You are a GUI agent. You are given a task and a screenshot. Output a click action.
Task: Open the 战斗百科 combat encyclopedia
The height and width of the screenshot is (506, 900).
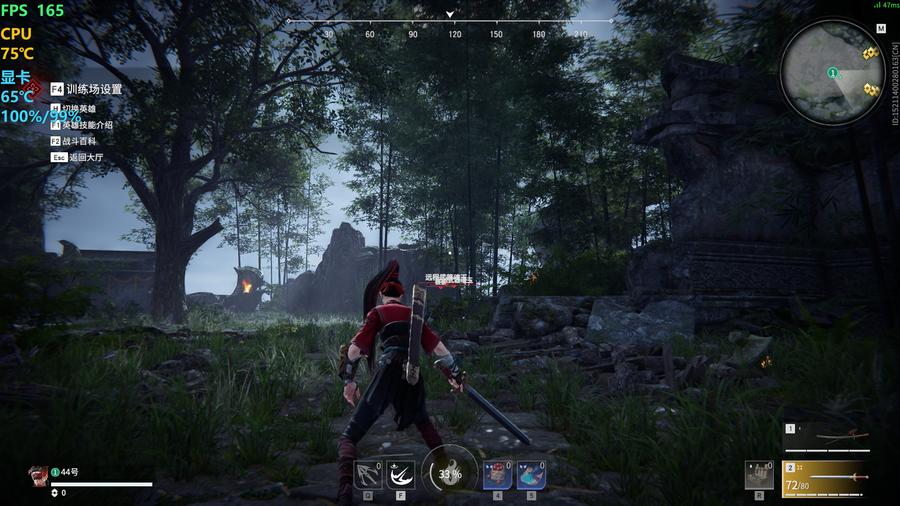pyautogui.click(x=79, y=141)
